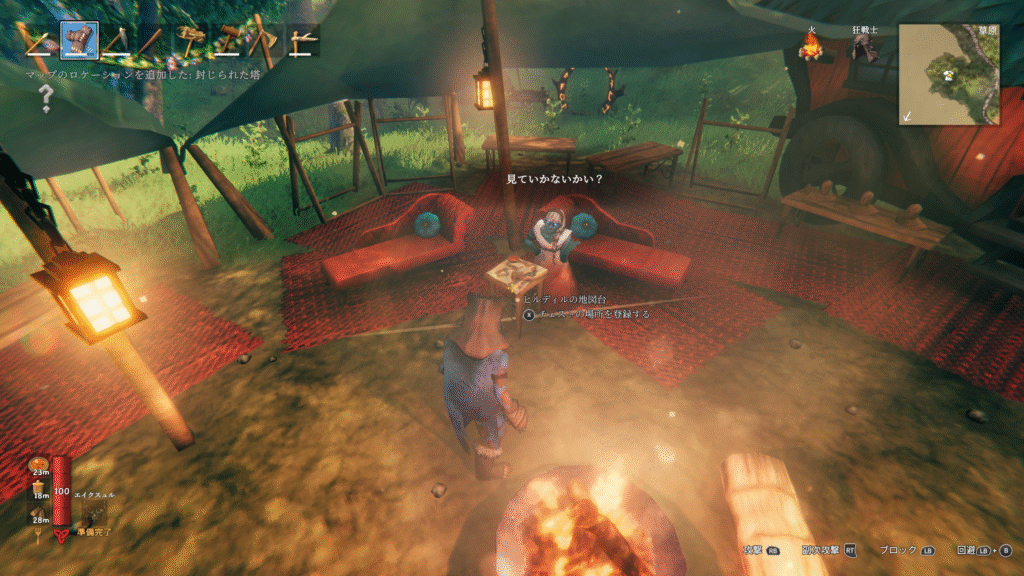Click the Eikthyr forsaken power icon
The height and width of the screenshot is (576, 1024).
coord(94,514)
